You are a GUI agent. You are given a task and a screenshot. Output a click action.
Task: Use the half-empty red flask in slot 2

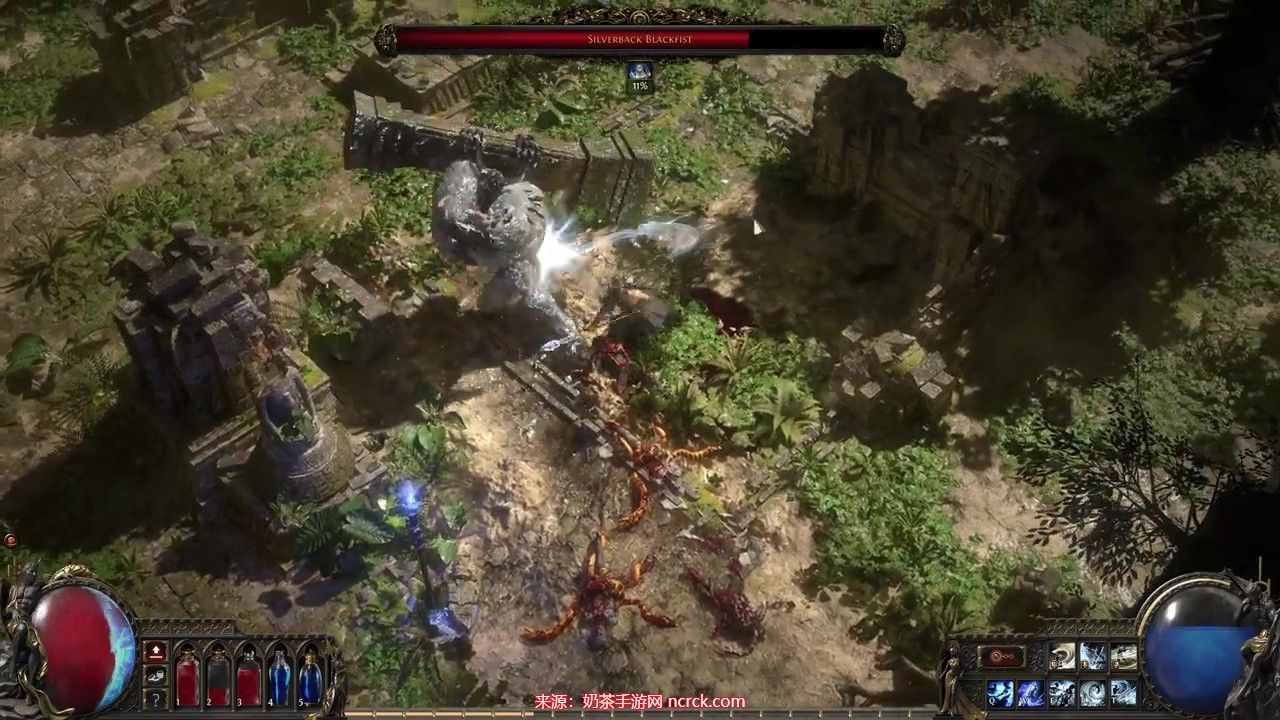pos(218,678)
